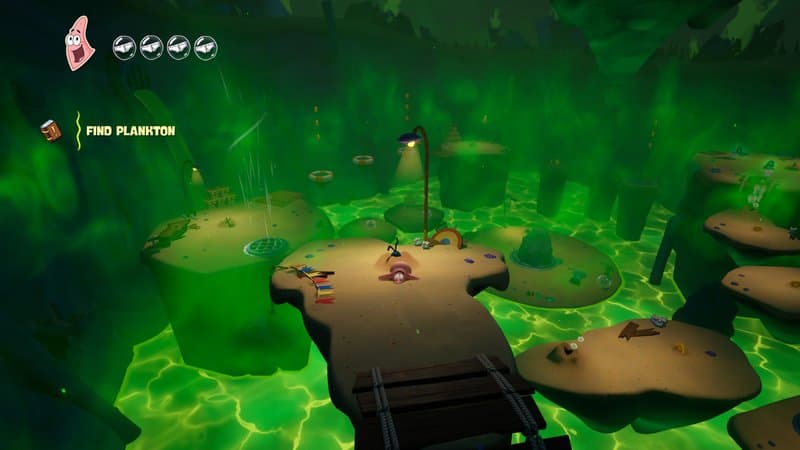Viewport: 800px width, 450px height.
Task: Select the quest book icon
Action: (50, 130)
